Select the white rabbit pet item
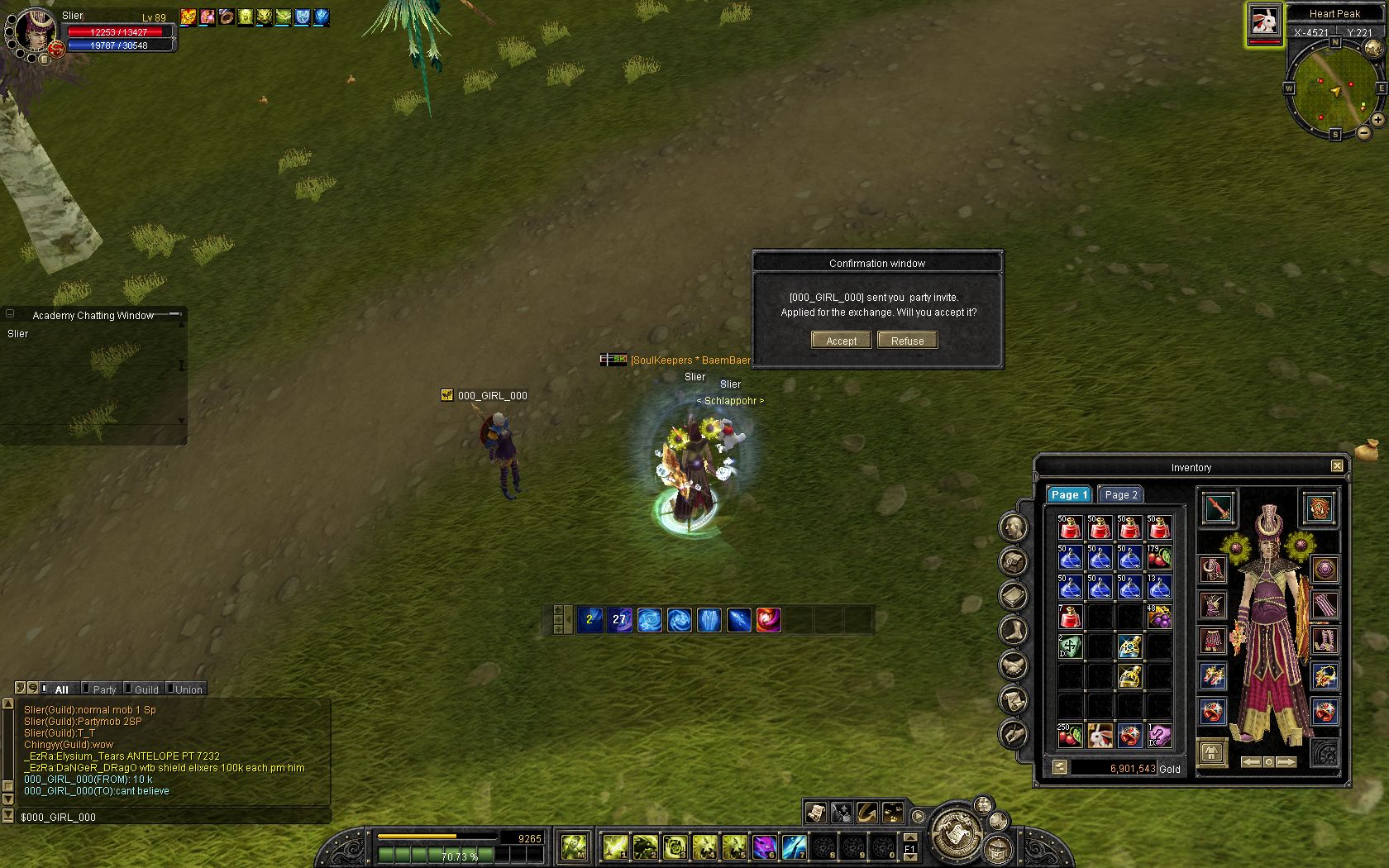Viewport: 1389px width, 868px height. 1100,735
